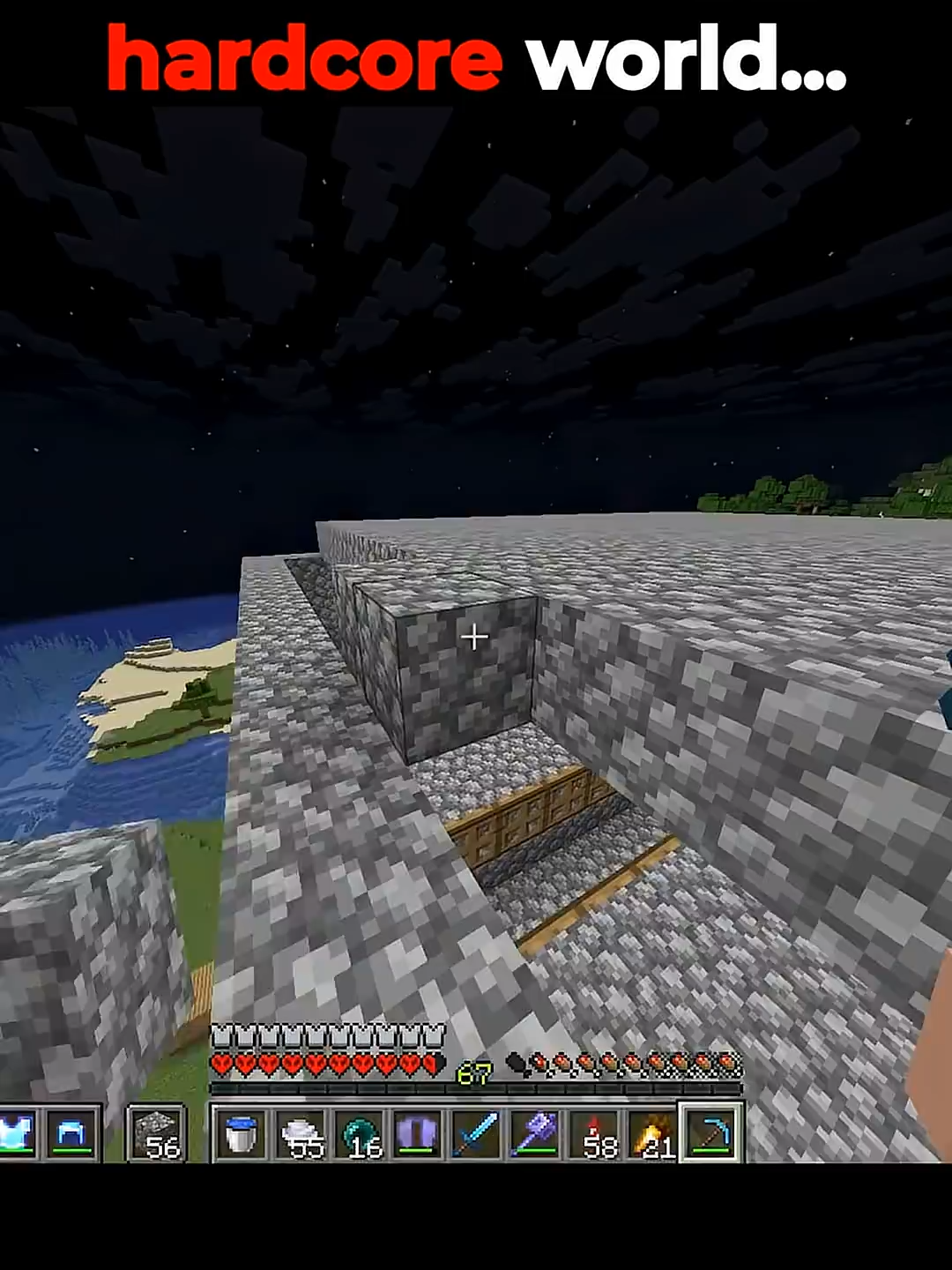Select the diamond pickaxe hotbar slot
This screenshot has height=1270, width=952.
click(x=711, y=1133)
